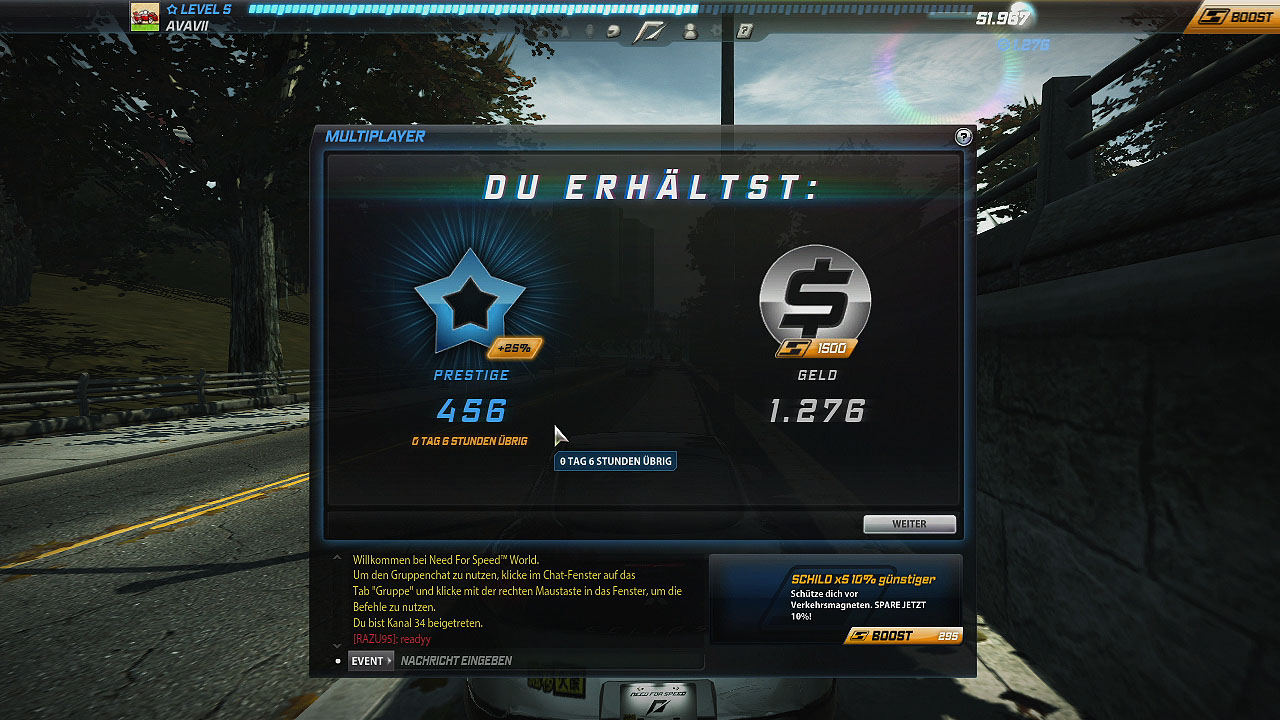
Task: Buy the Schild x5 offer for 295 Boost
Action: click(902, 636)
